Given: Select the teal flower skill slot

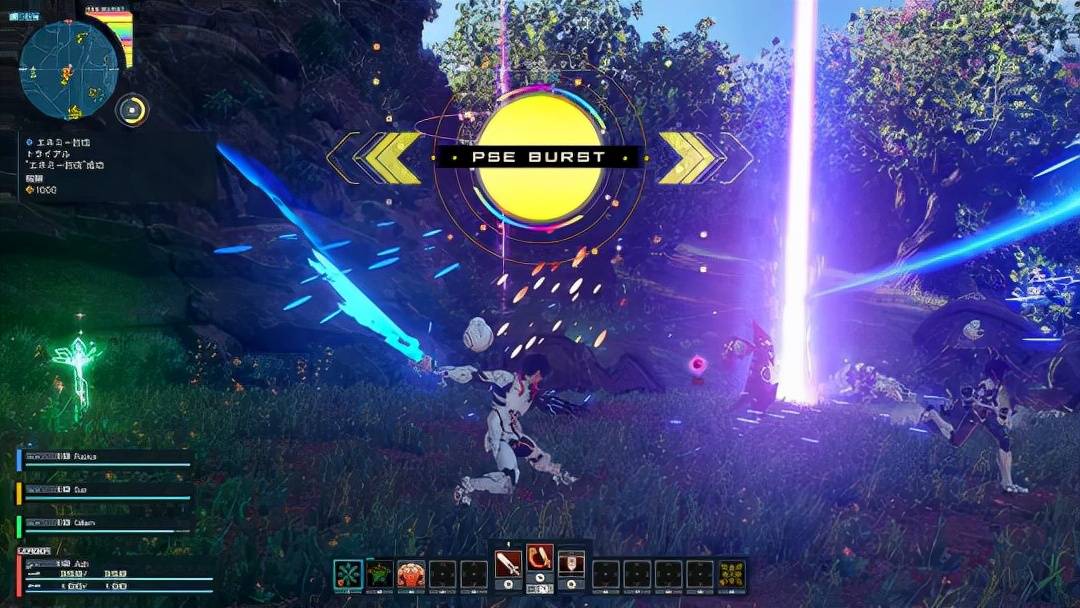Looking at the screenshot, I should click(x=348, y=574).
